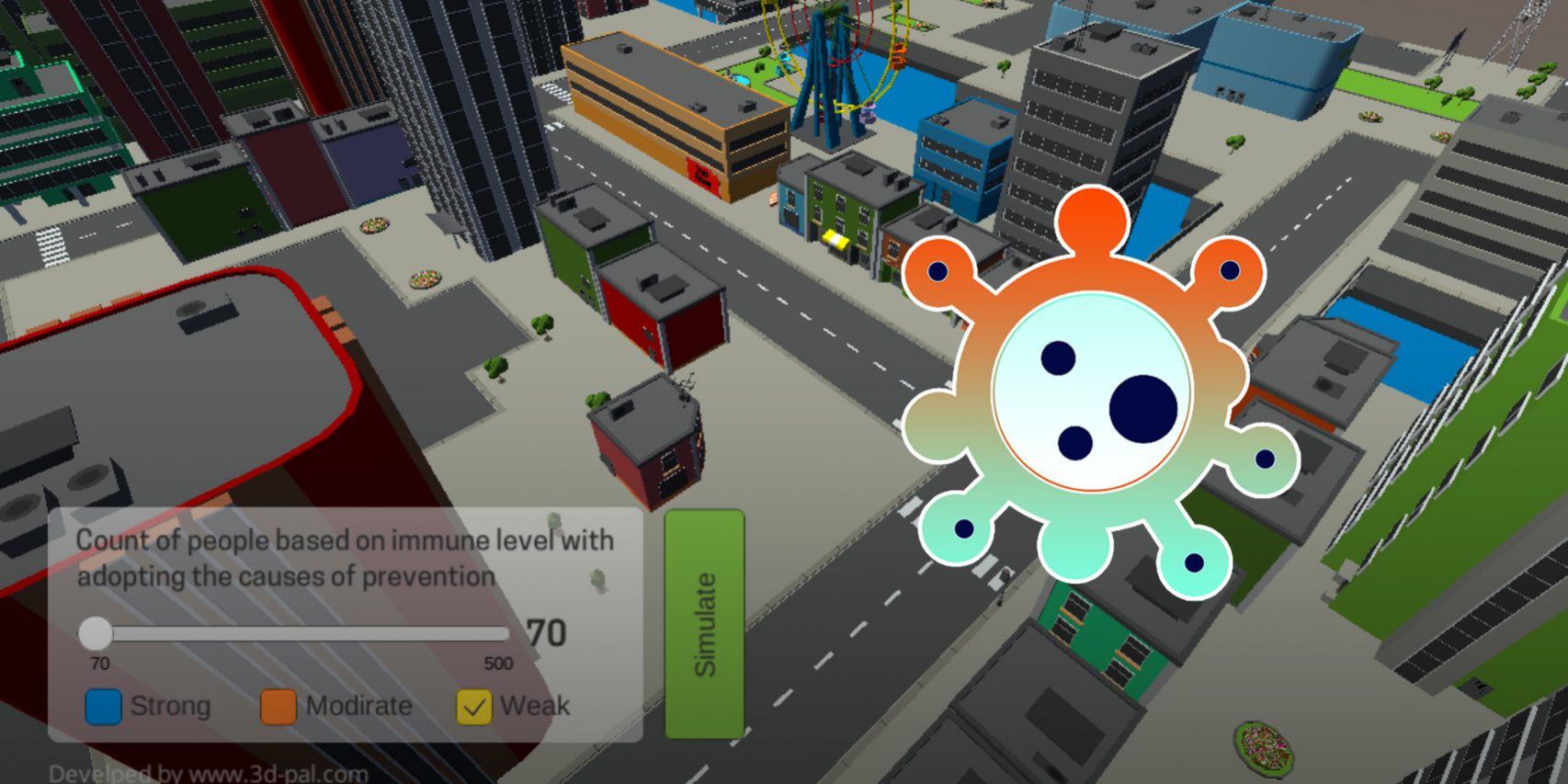Click the green Simulate button
Image resolution: width=1568 pixels, height=784 pixels.
pos(704,624)
